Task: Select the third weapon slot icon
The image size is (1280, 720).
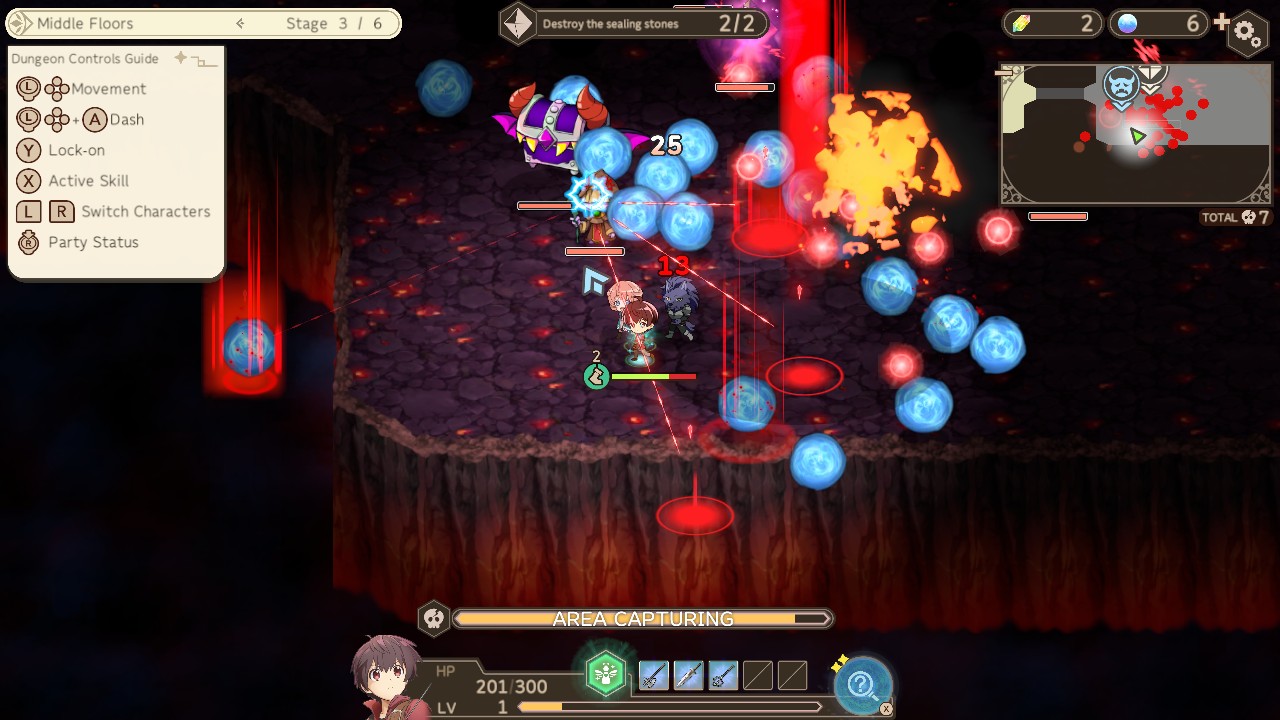Action: click(x=722, y=675)
